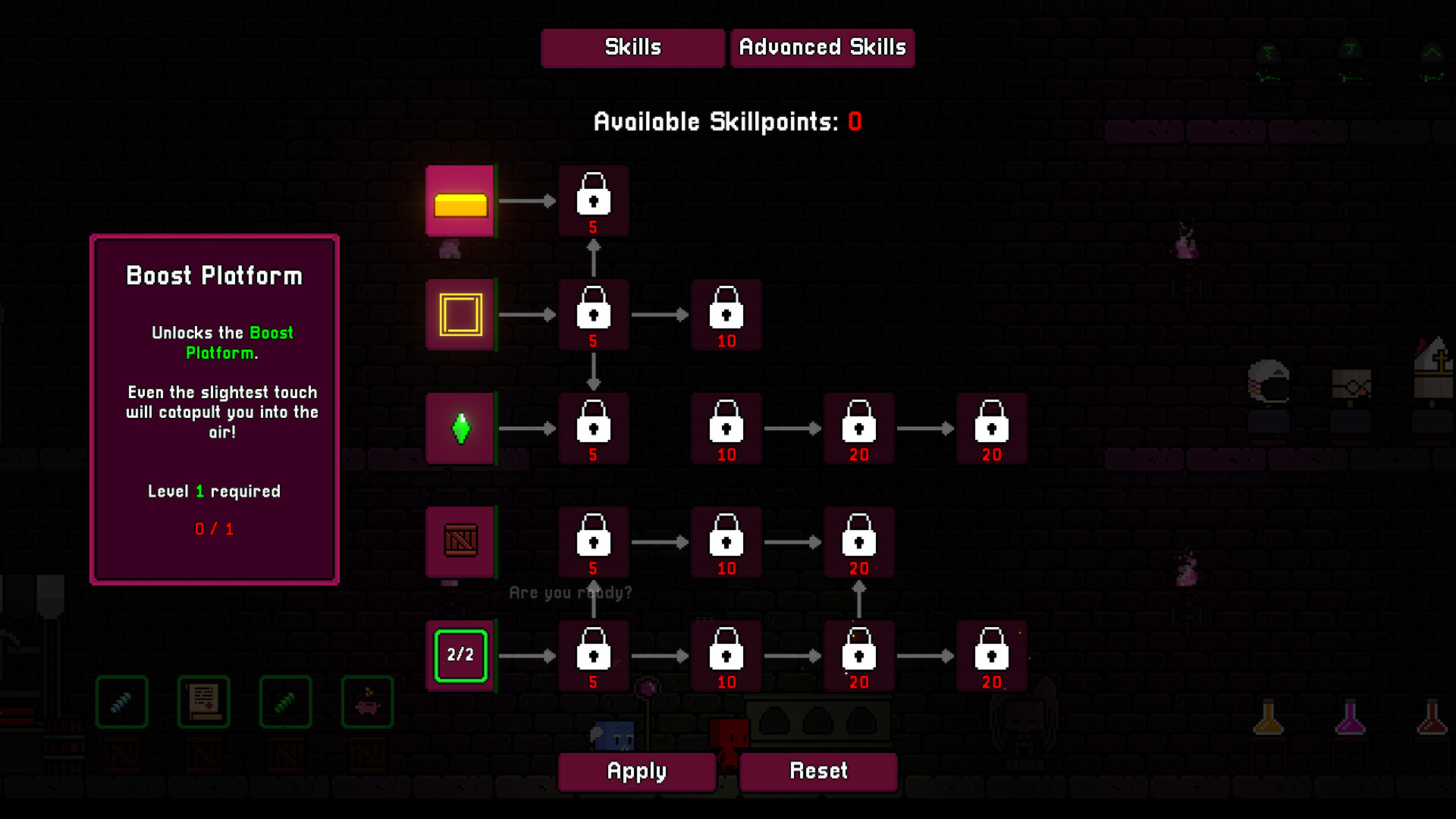Select the wooden crate skill icon

pyautogui.click(x=460, y=542)
